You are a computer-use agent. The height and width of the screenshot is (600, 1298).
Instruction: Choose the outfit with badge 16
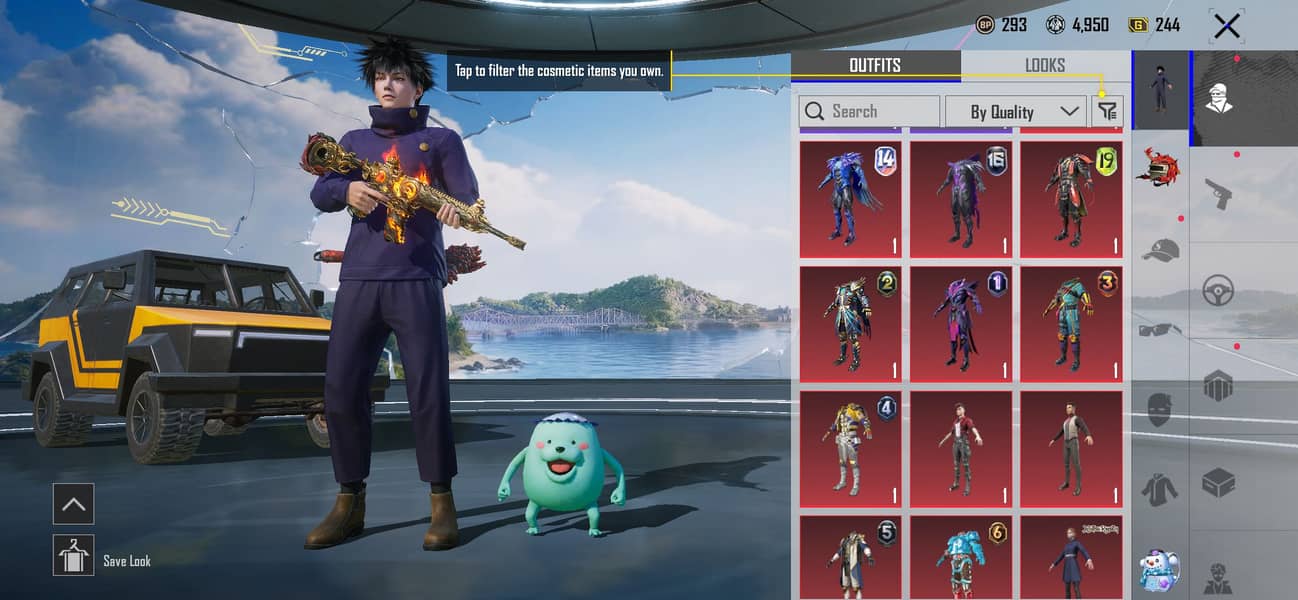click(961, 199)
